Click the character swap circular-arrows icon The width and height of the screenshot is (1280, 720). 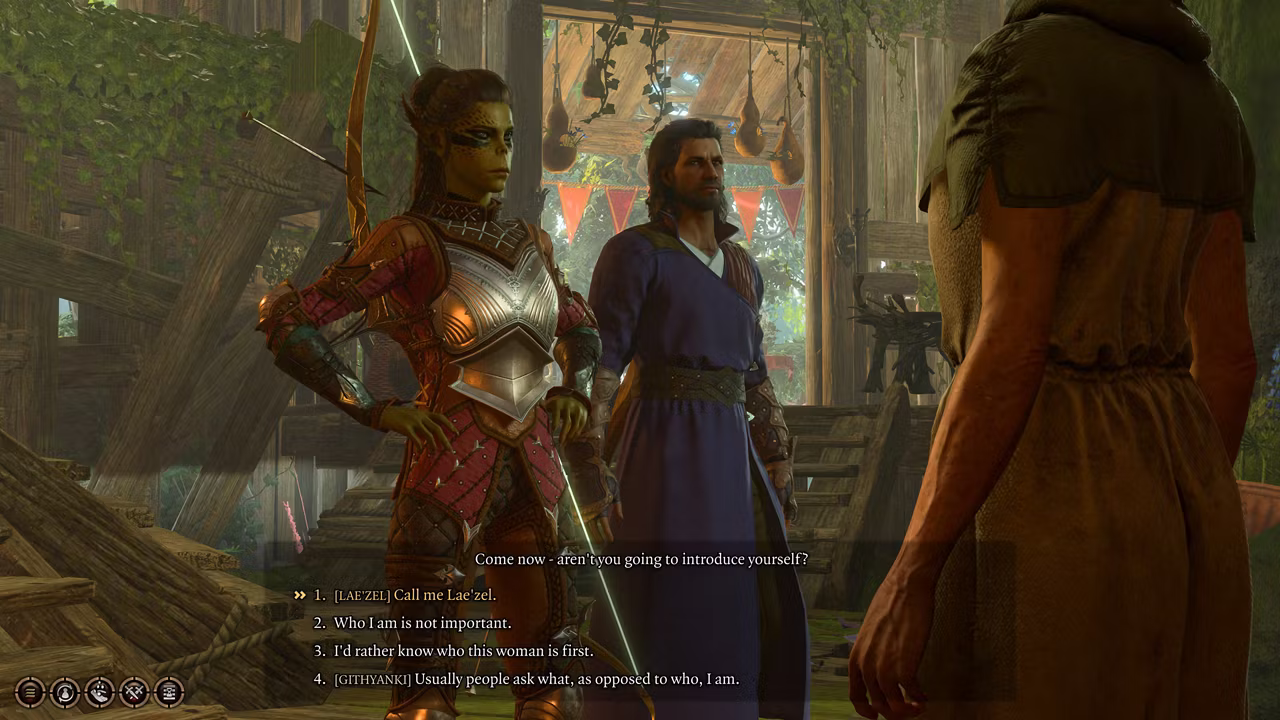[65, 691]
